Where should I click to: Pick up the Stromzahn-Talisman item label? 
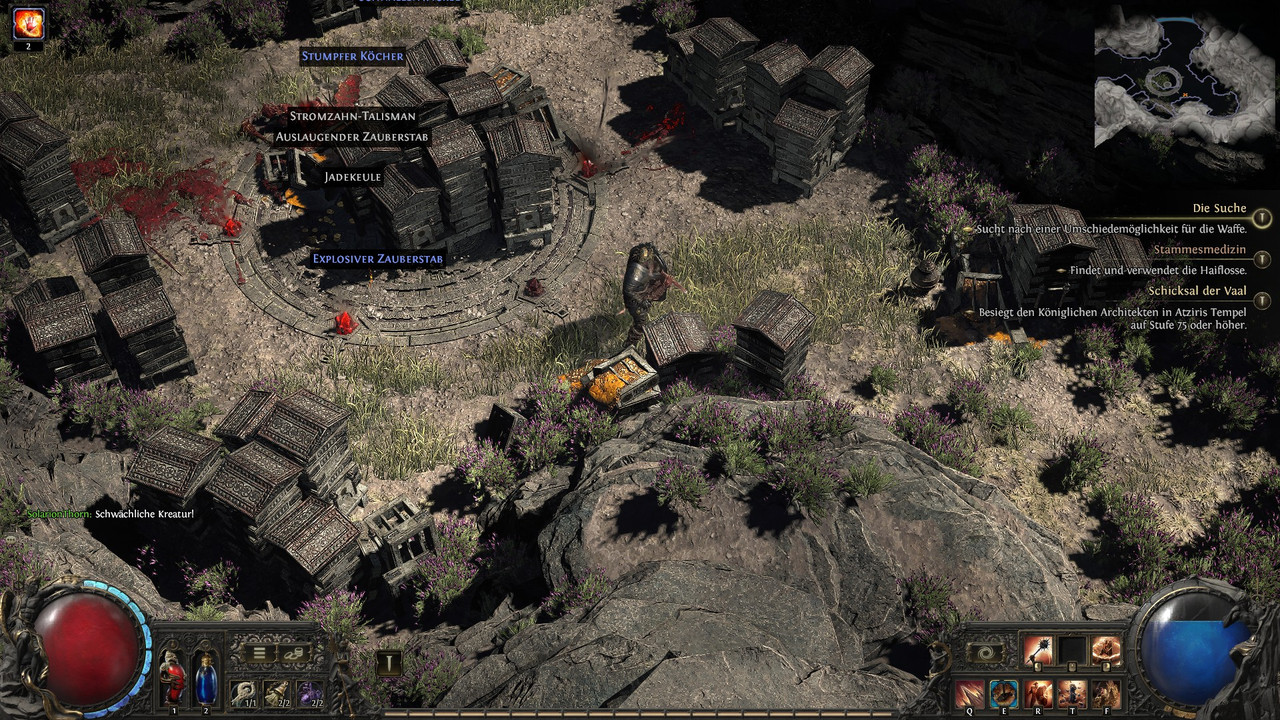coord(353,116)
